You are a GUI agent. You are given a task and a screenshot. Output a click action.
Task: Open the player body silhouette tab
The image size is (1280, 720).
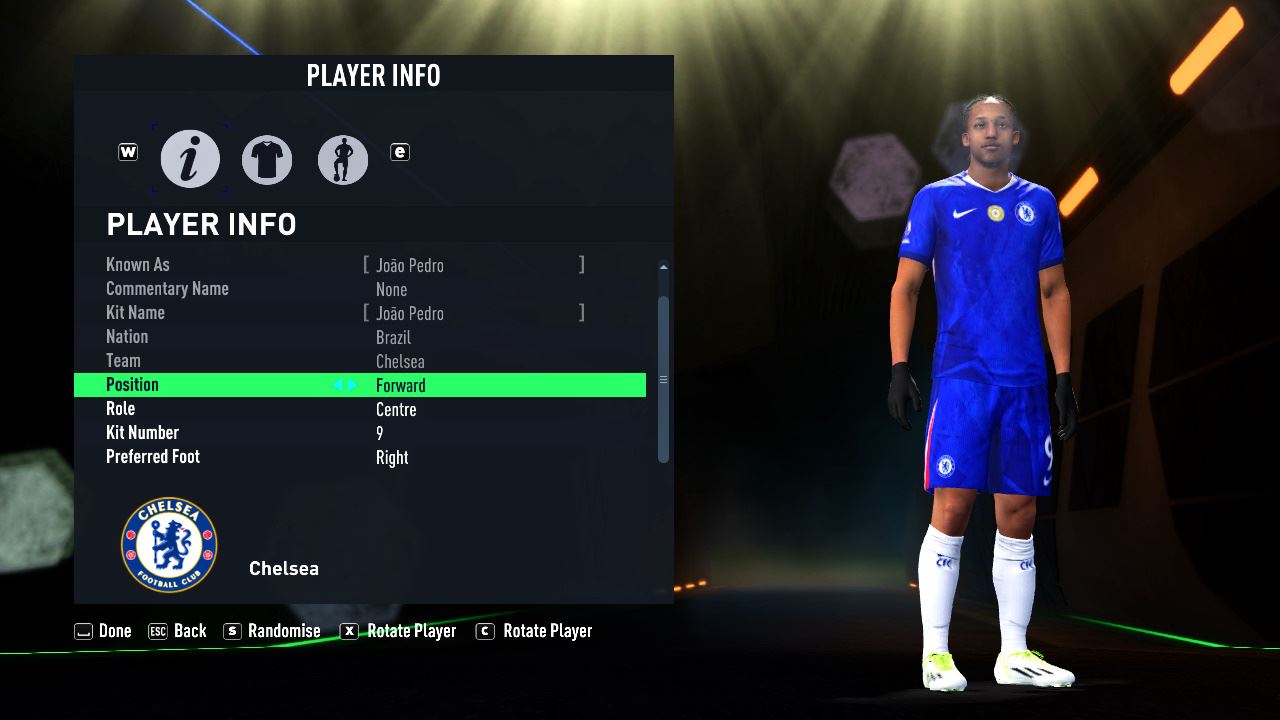[x=343, y=159]
